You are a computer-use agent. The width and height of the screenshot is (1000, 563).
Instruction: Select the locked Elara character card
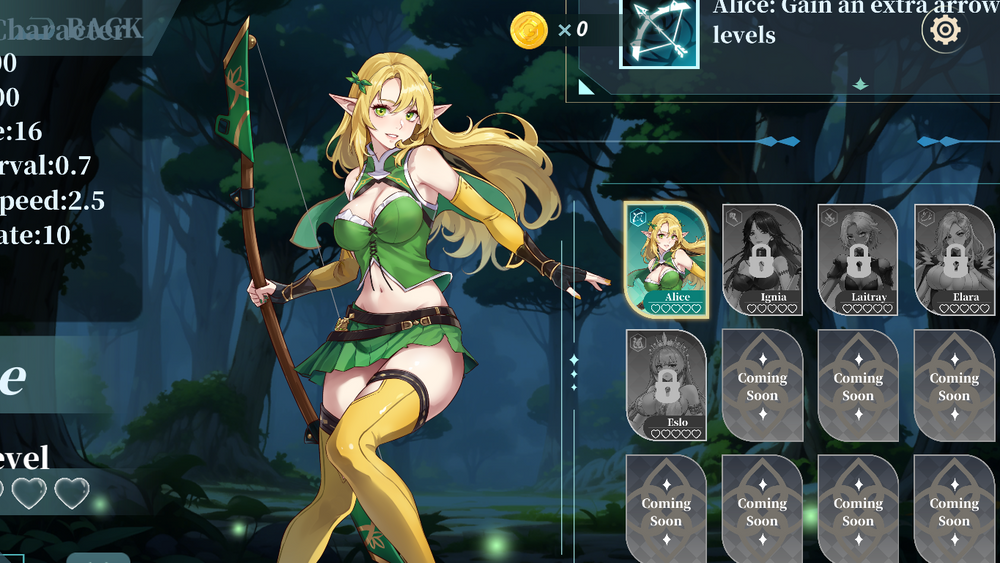(954, 259)
